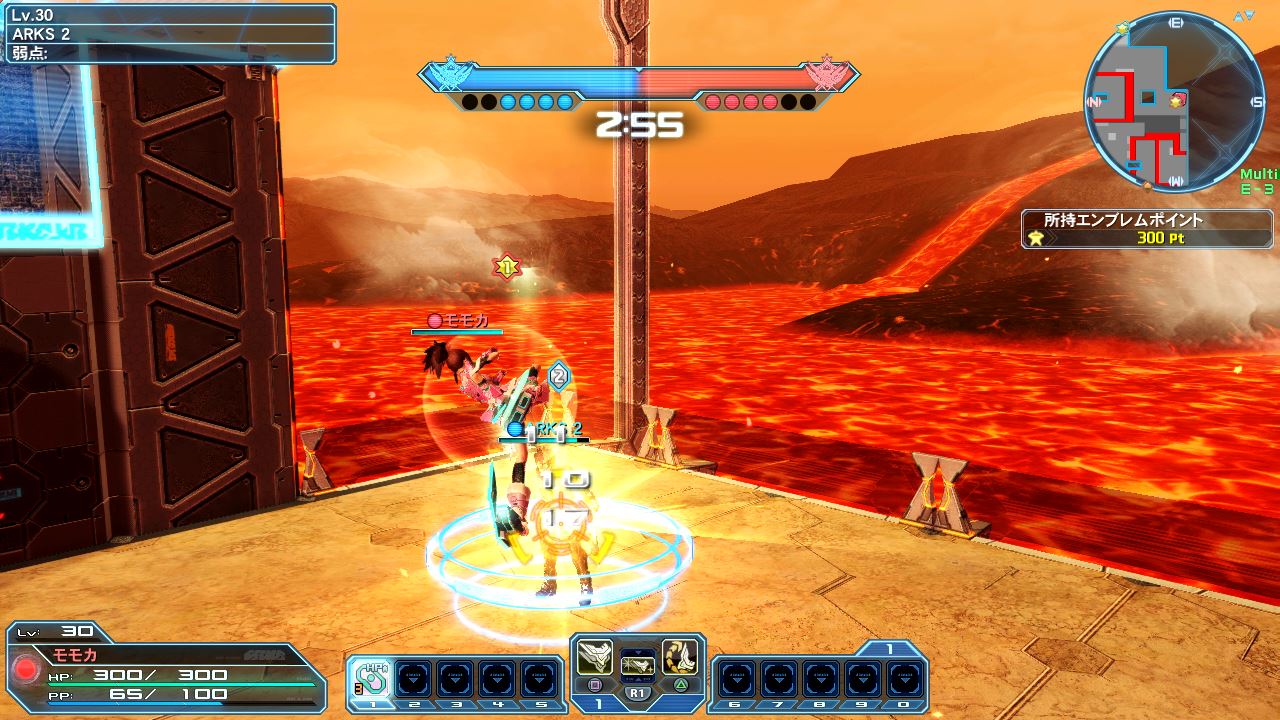
Task: Select the ARKS 2 target info panel
Action: tap(168, 34)
